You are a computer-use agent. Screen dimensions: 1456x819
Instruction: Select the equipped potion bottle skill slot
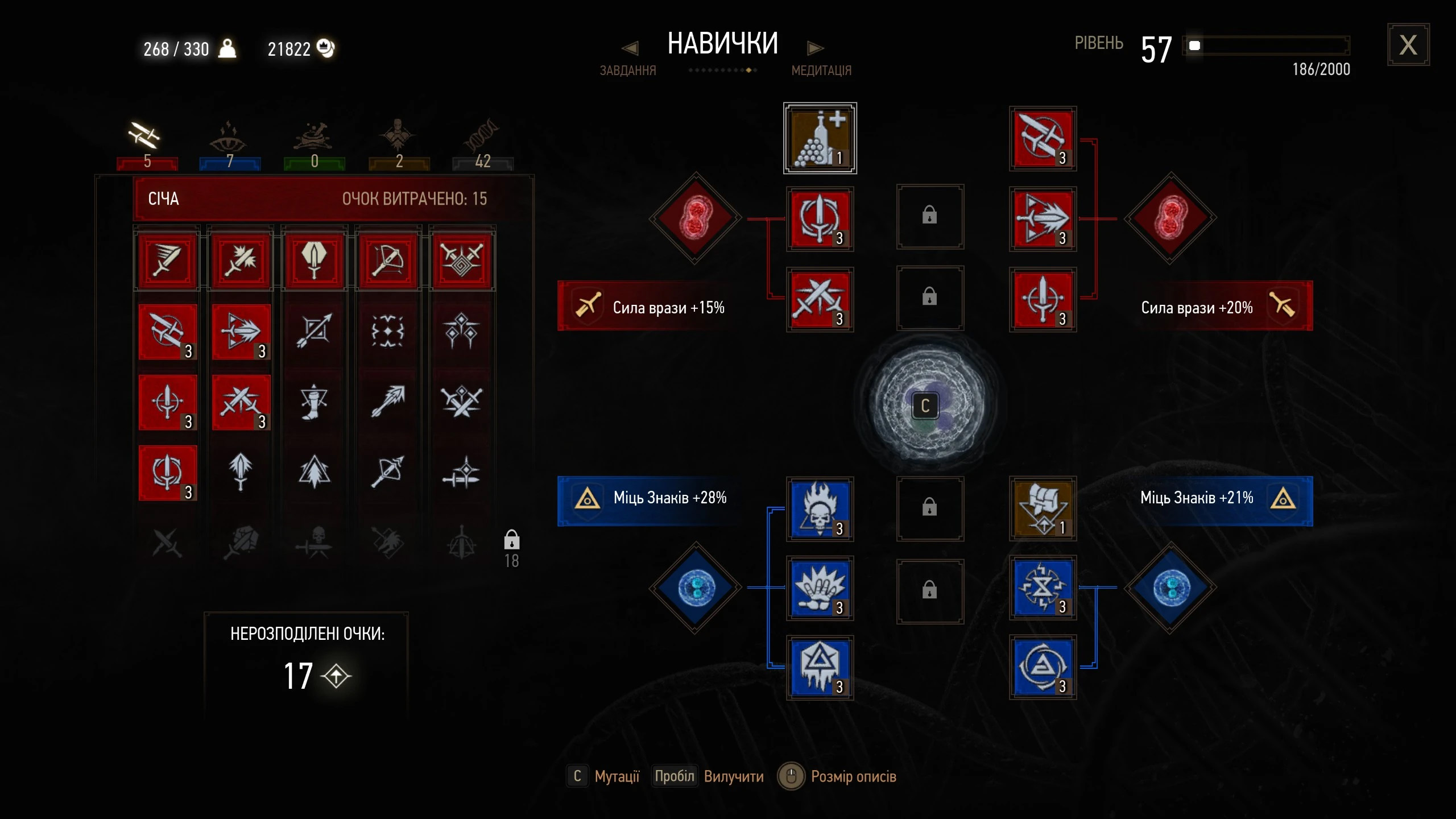coord(820,138)
